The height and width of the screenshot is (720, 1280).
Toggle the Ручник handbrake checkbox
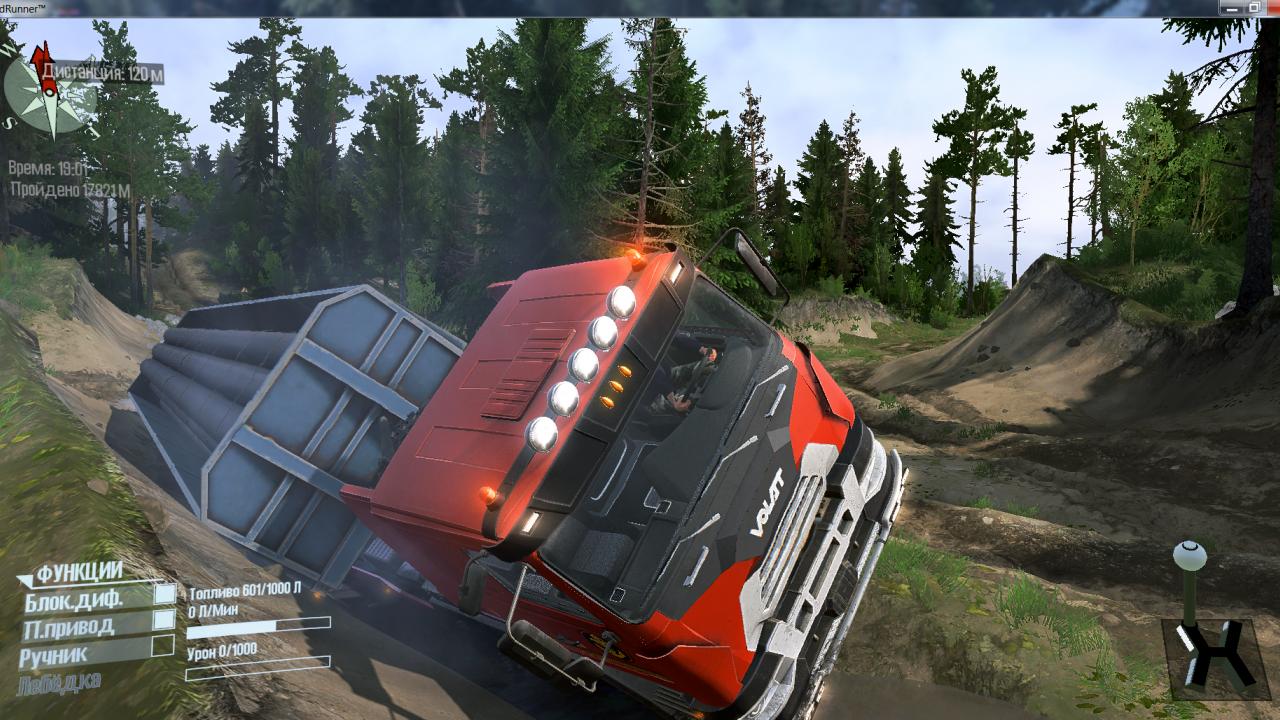click(x=162, y=646)
